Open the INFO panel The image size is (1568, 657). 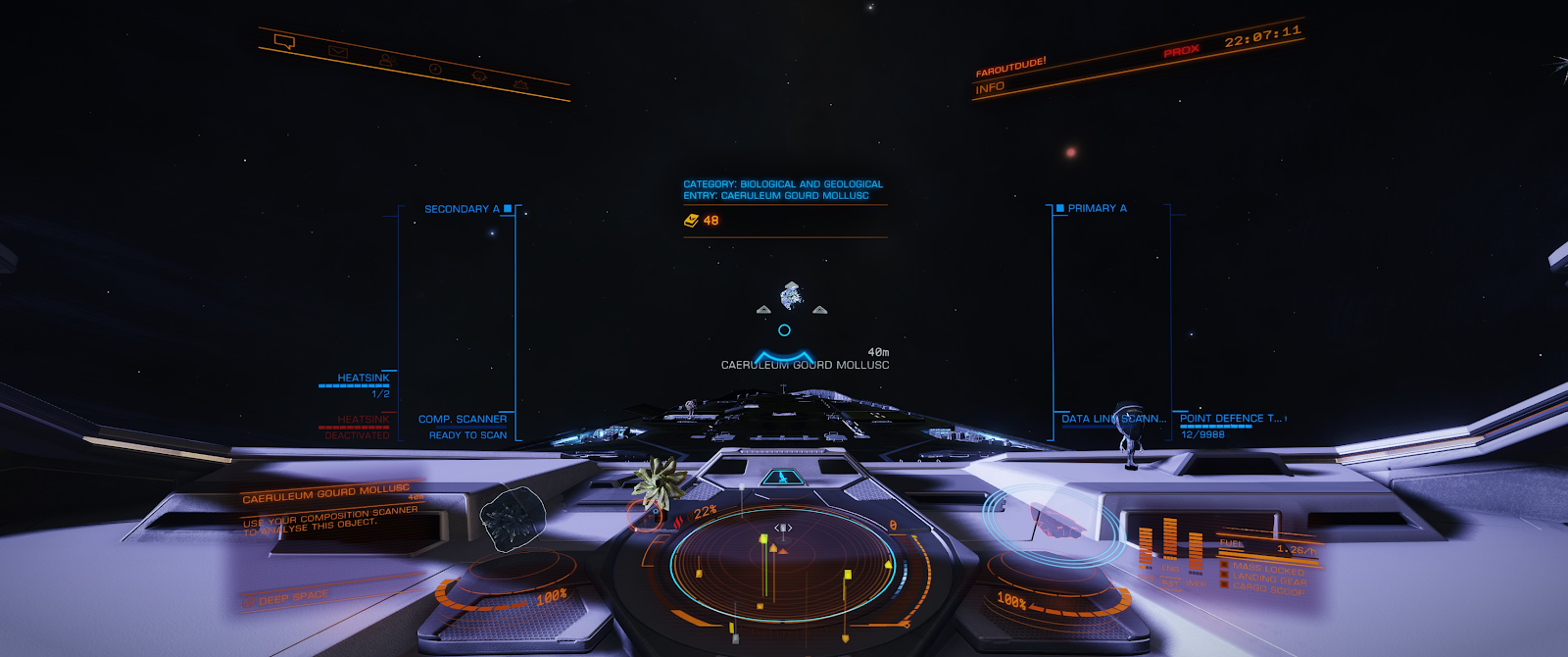point(990,87)
